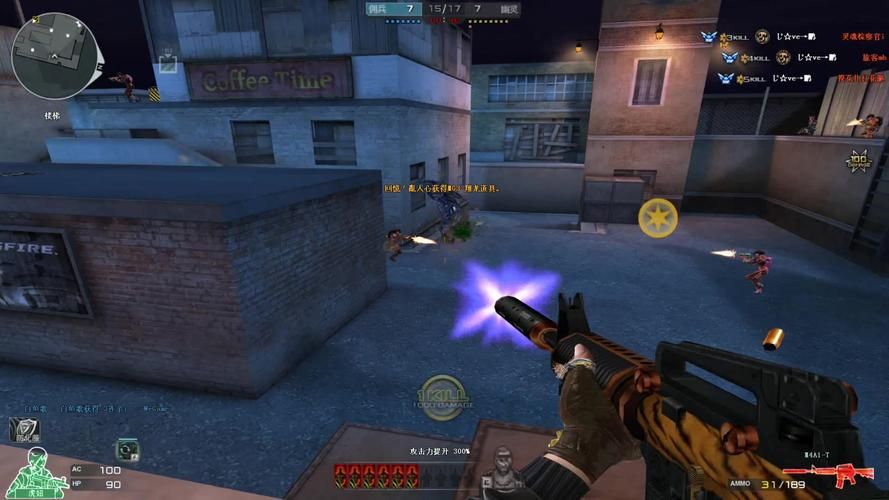Select the 1 Kill medal badge
889x500 pixels.
pos(441,394)
